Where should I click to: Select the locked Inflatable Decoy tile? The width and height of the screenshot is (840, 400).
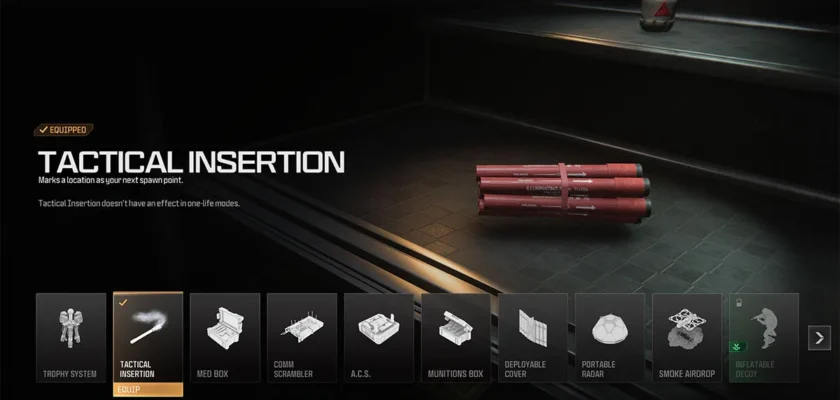click(x=764, y=338)
